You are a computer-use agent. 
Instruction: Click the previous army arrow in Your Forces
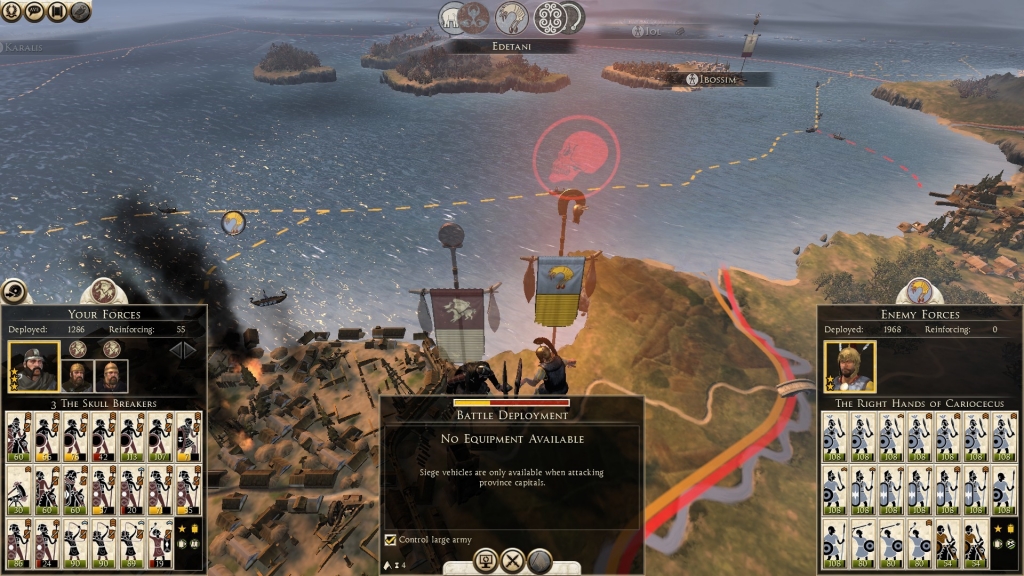[x=173, y=350]
